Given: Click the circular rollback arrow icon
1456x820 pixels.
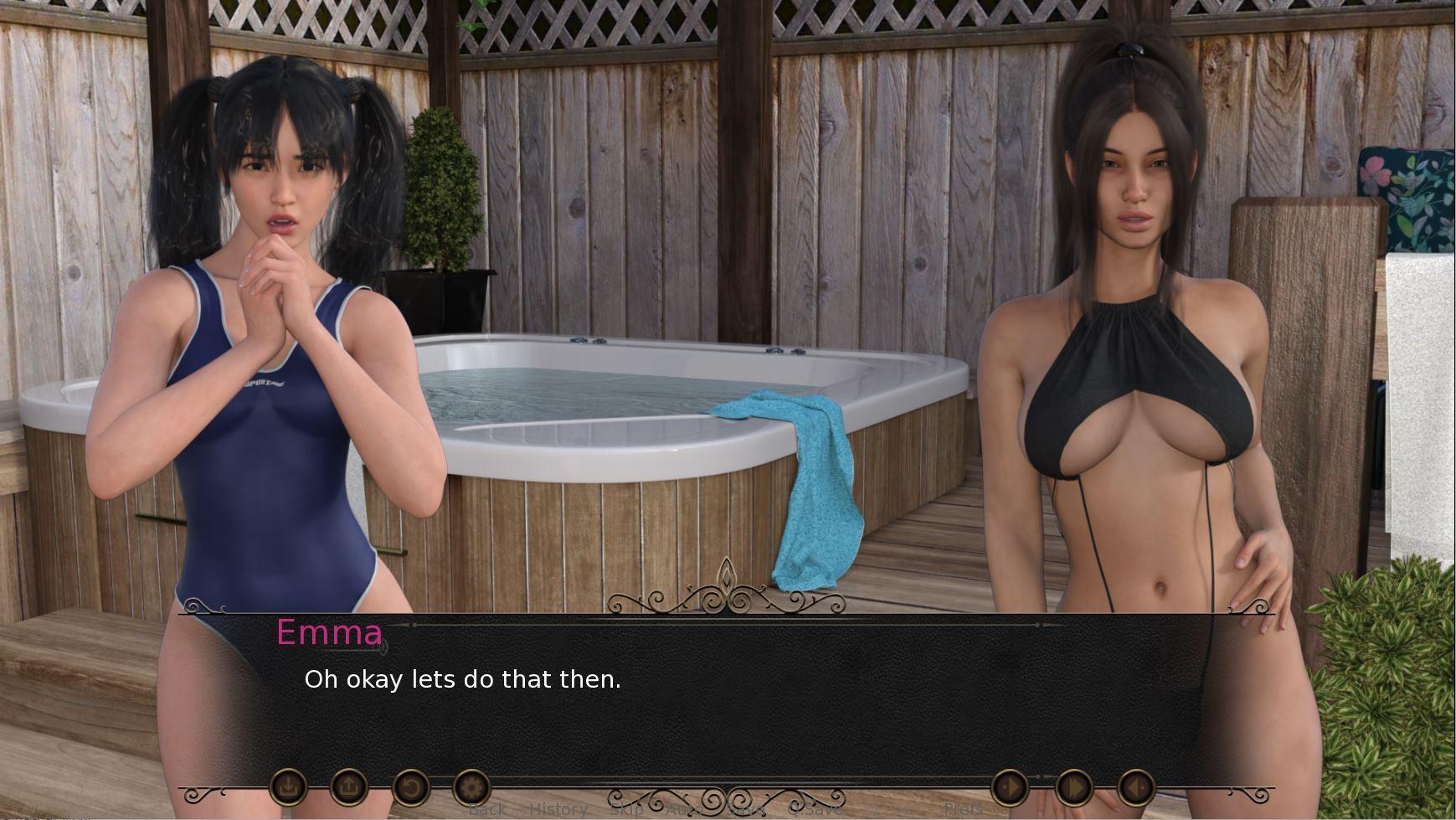Looking at the screenshot, I should (x=410, y=787).
